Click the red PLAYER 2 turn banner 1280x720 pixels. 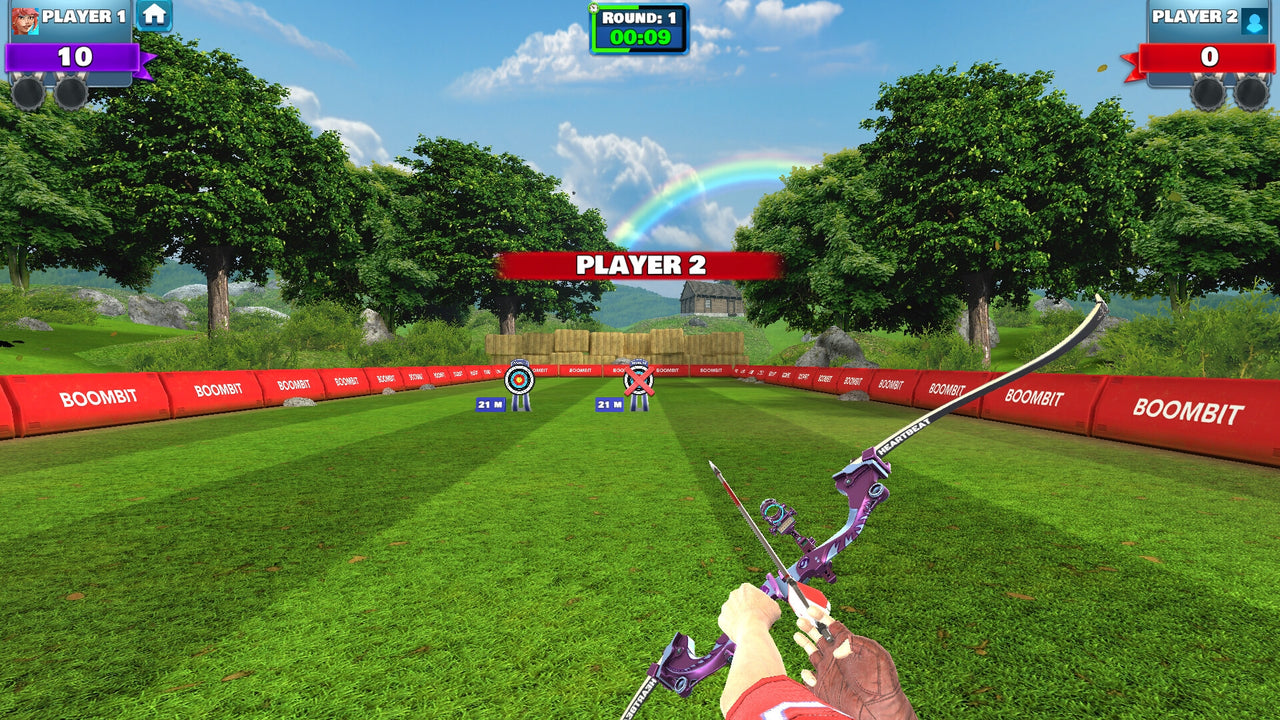click(640, 264)
